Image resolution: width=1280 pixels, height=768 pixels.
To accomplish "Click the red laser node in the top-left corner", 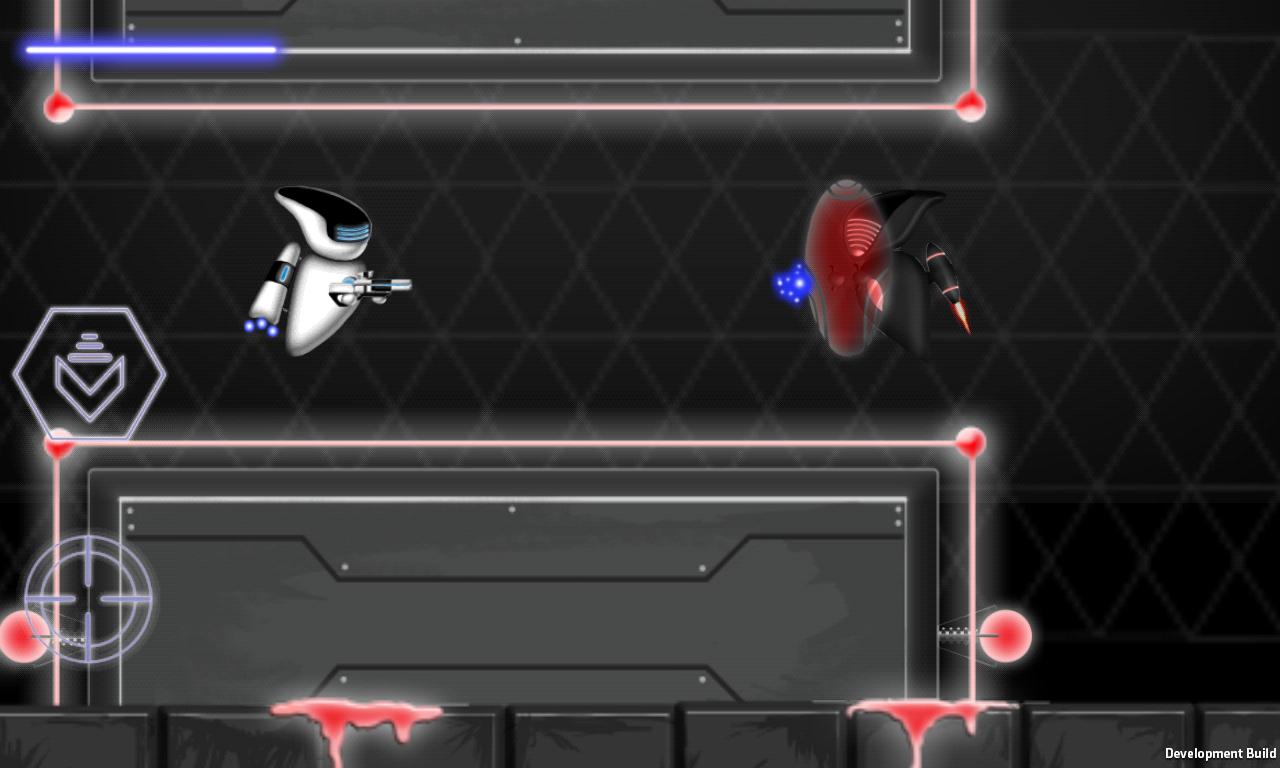I will tap(58, 108).
